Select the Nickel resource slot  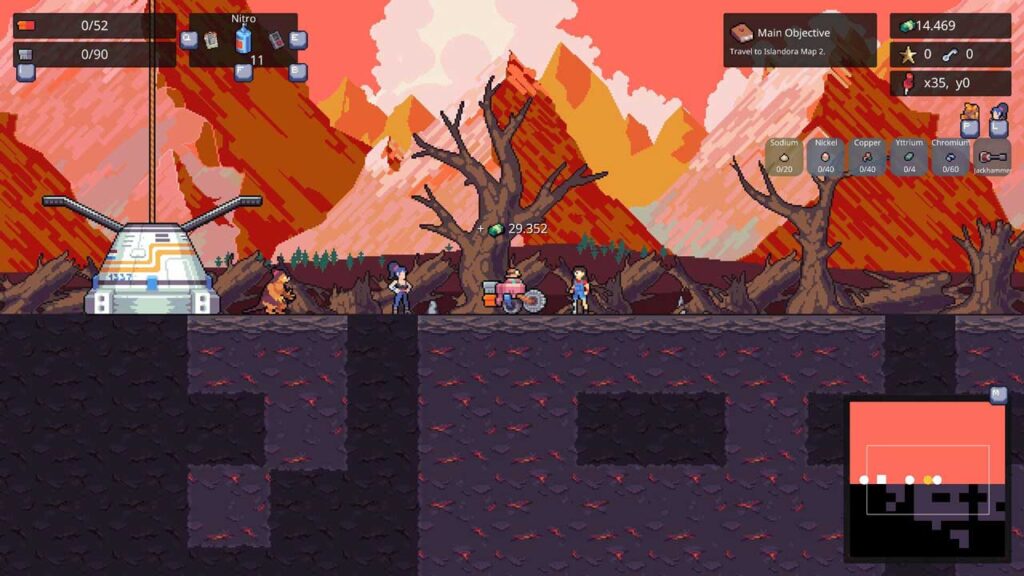point(826,157)
